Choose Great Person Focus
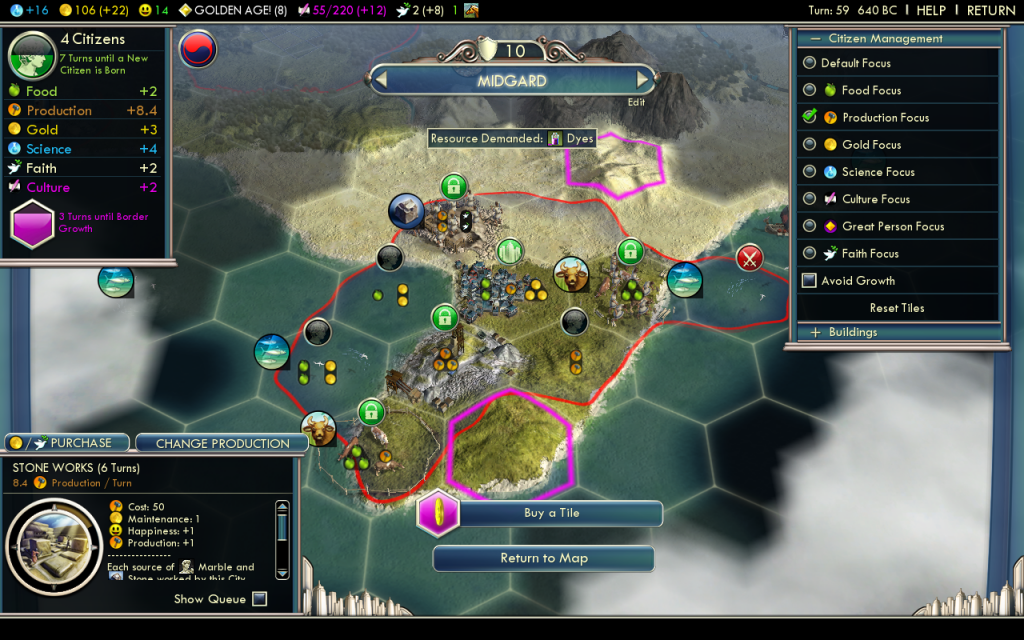Image resolution: width=1024 pixels, height=640 pixels. (810, 226)
